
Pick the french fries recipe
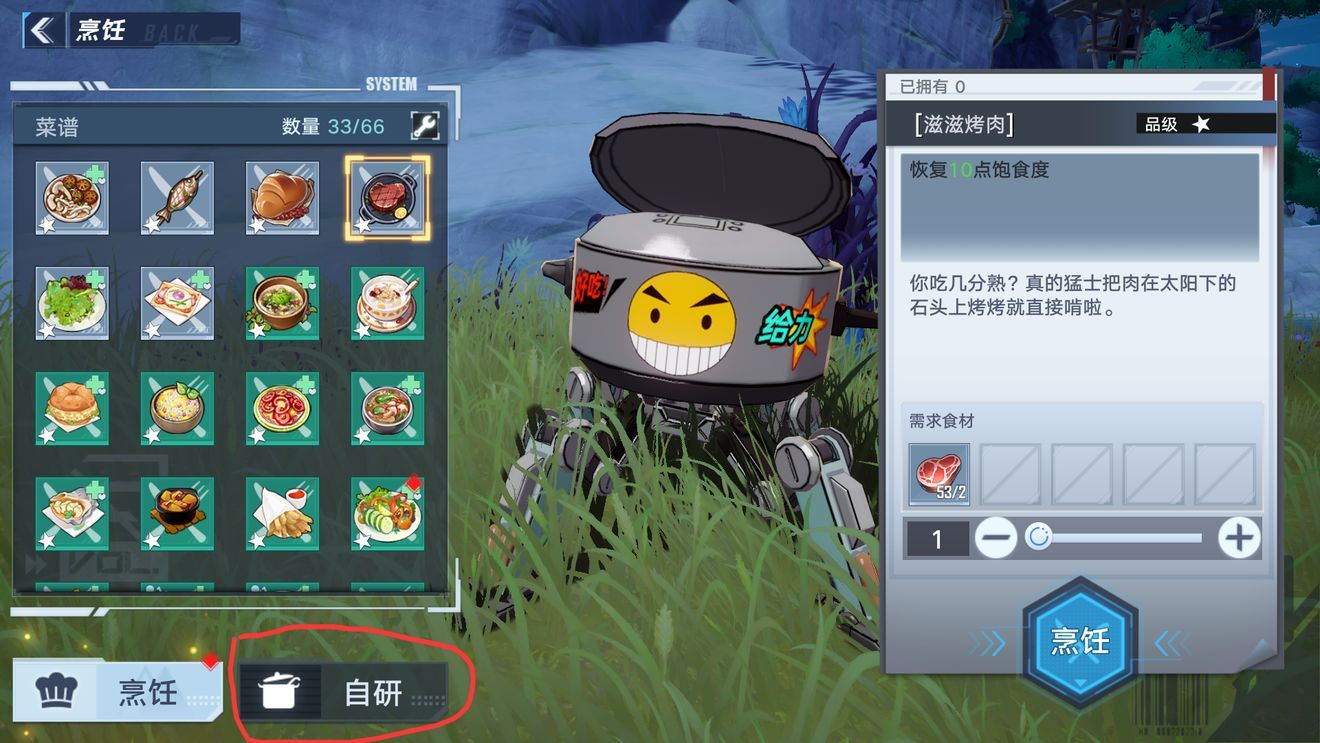coord(282,513)
